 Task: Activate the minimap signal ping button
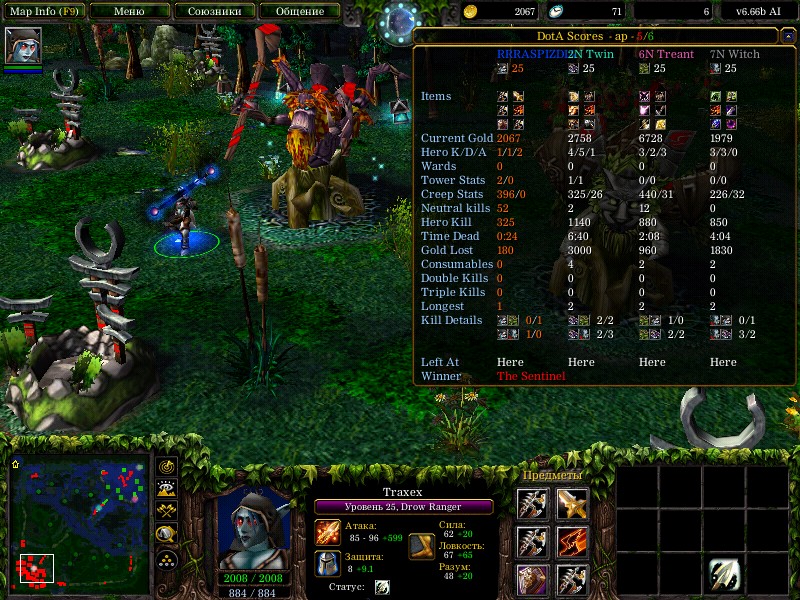(166, 466)
